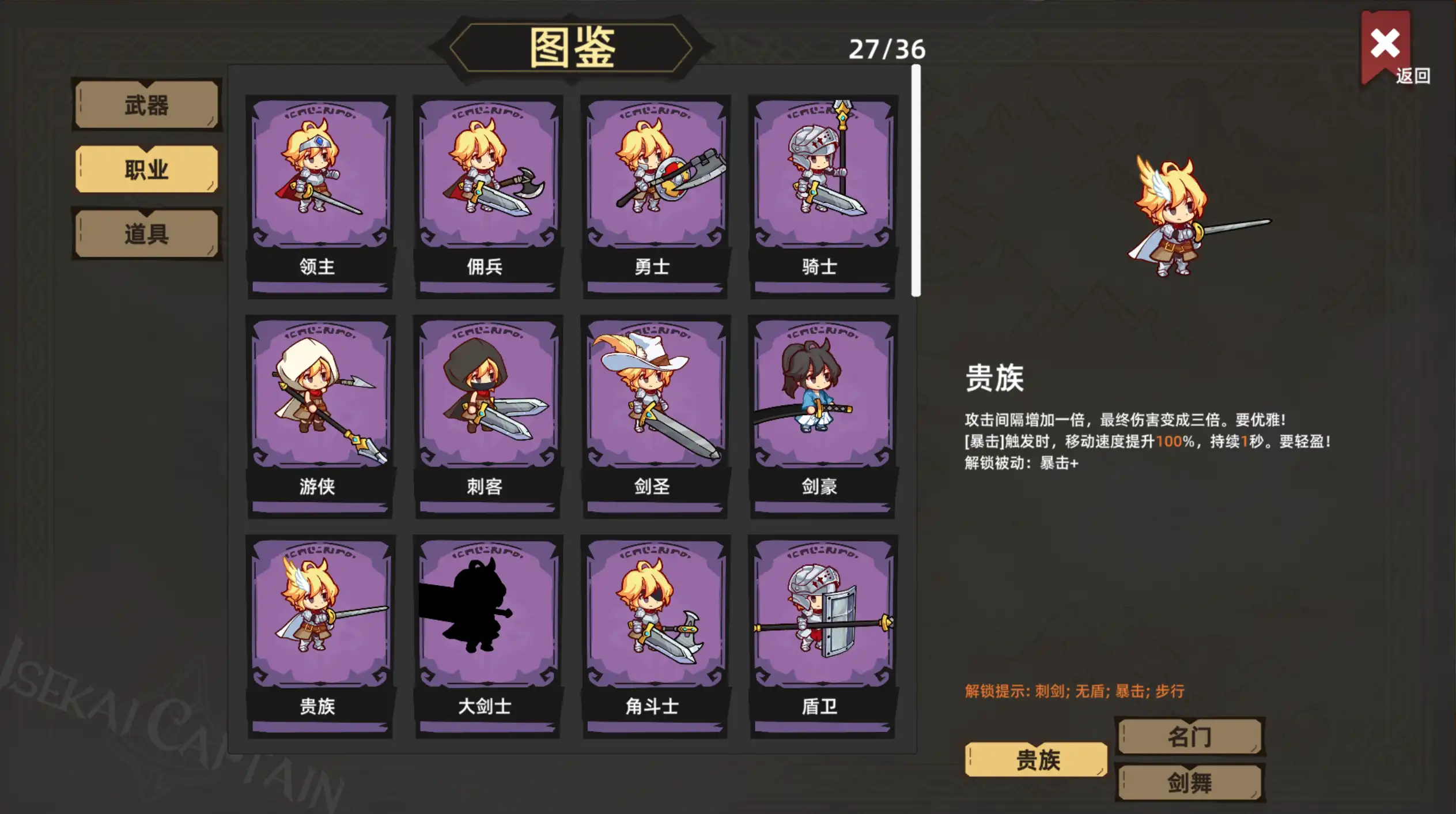View the 角斗士 gladiator entry

pos(654,634)
